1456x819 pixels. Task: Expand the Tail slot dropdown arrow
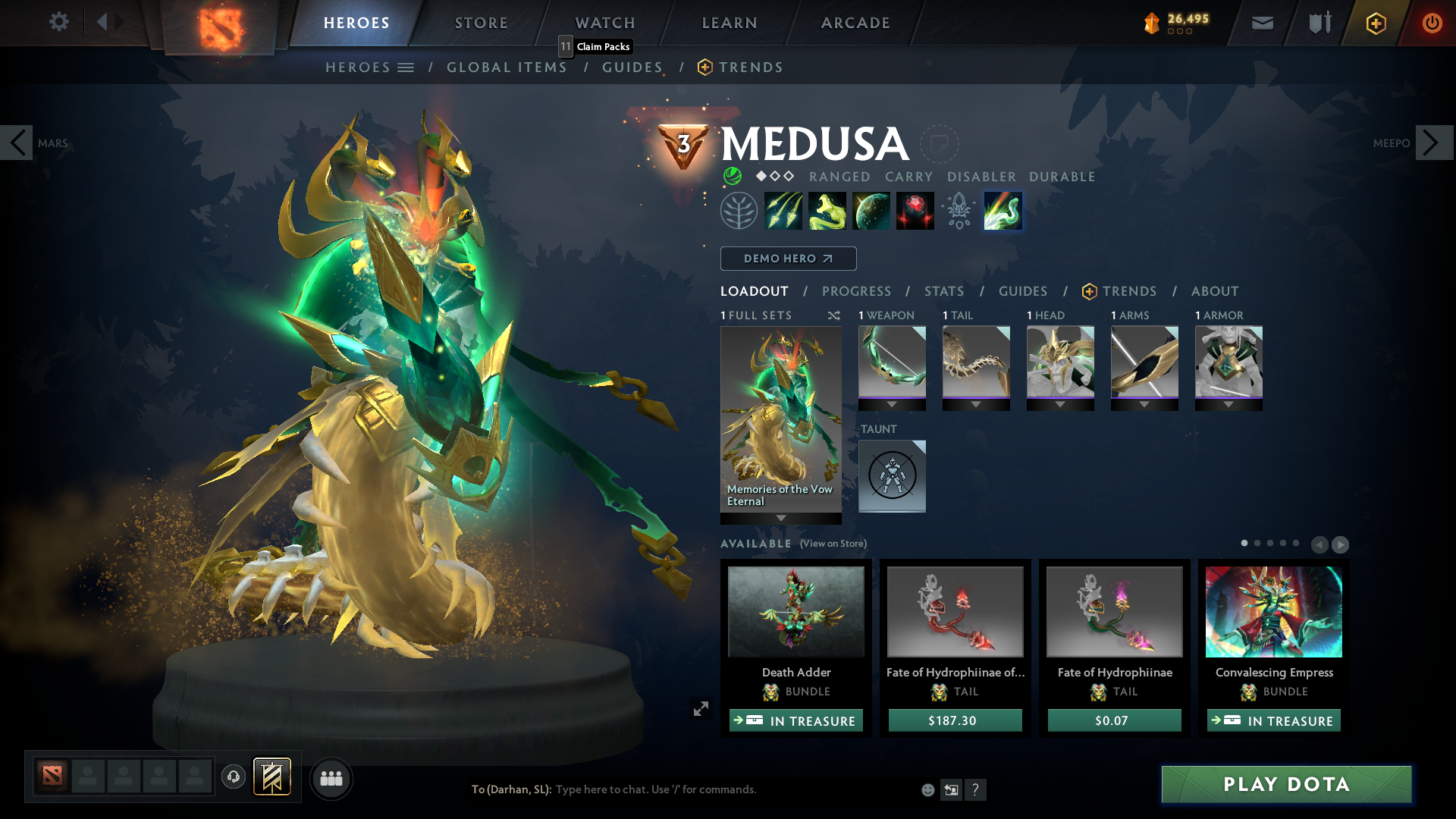tap(976, 404)
